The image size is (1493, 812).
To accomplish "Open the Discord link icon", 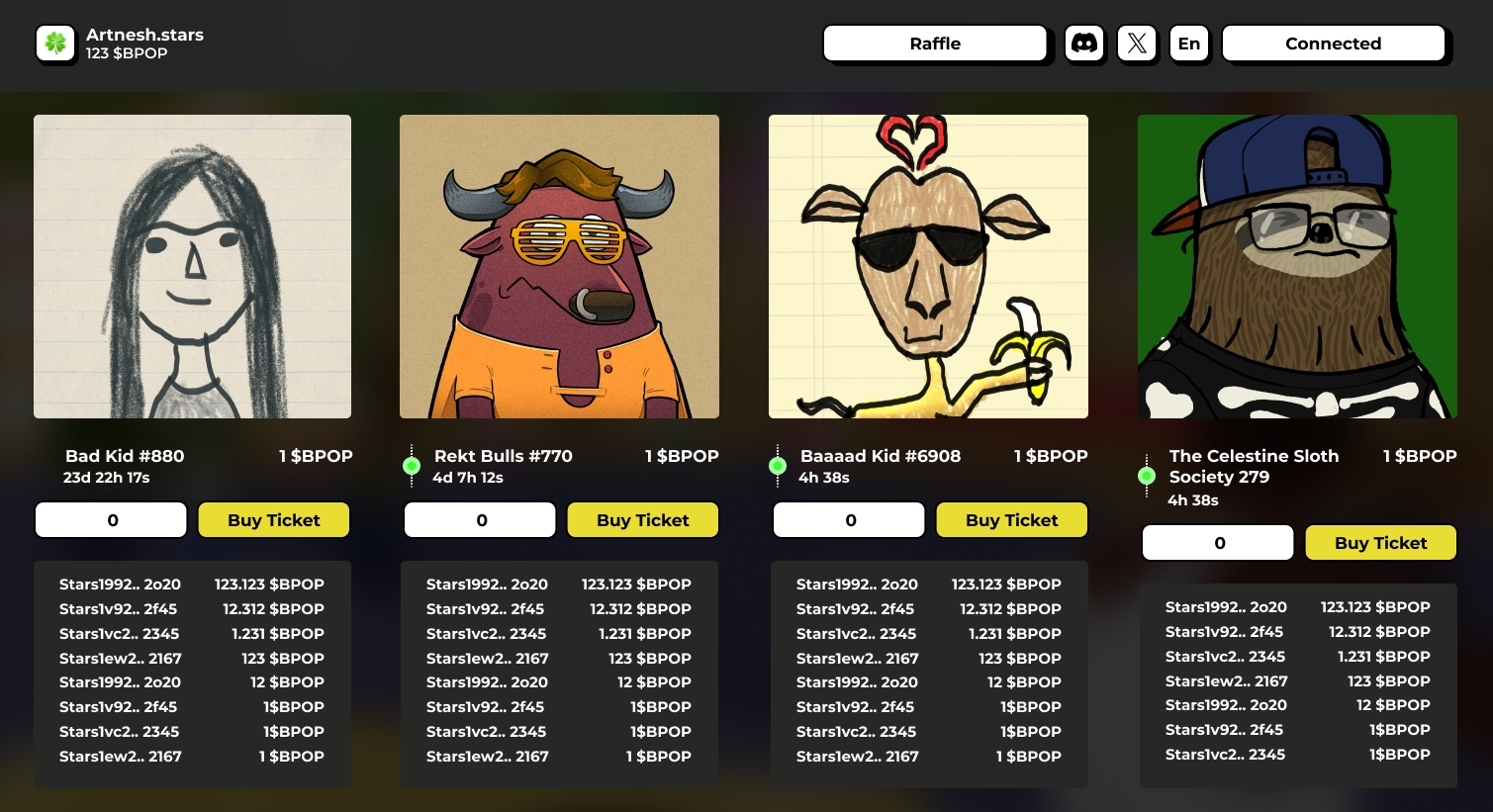I will [1084, 44].
